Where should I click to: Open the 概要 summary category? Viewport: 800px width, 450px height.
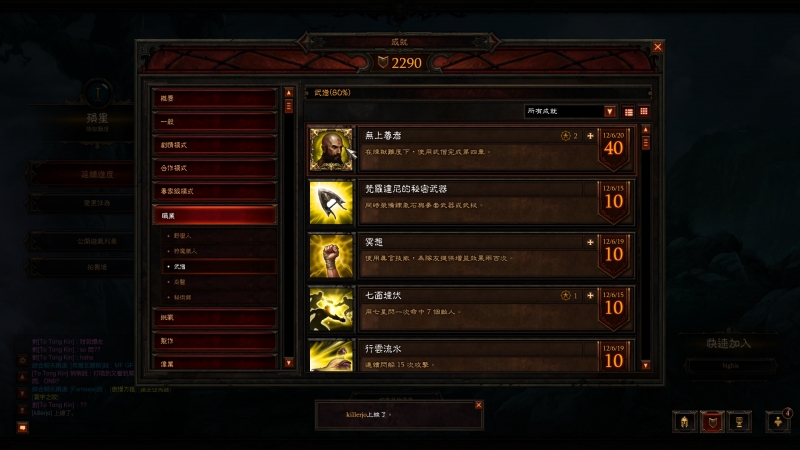(214, 99)
